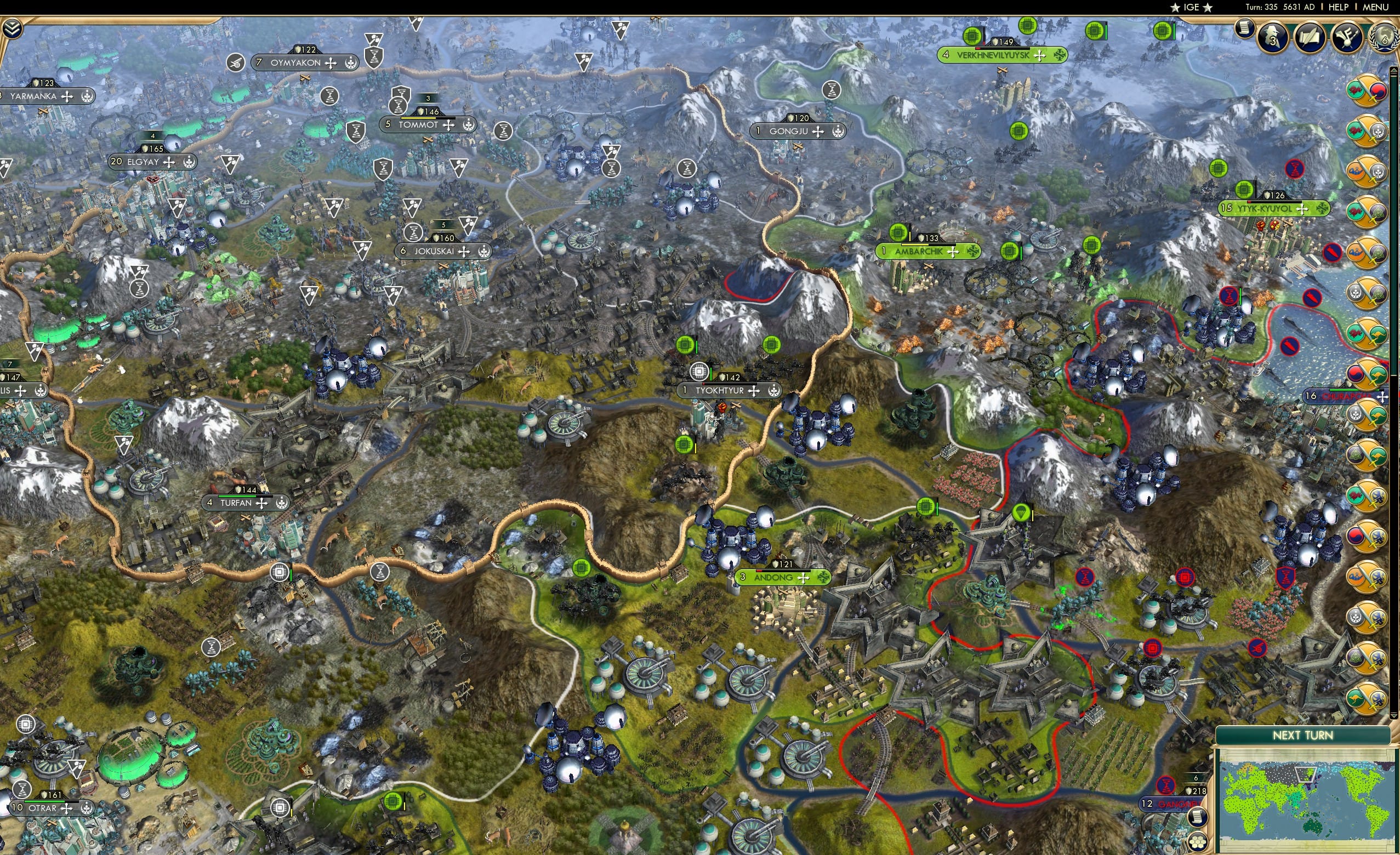The height and width of the screenshot is (855, 1400).
Task: Select the Turfan city banner
Action: [x=246, y=503]
